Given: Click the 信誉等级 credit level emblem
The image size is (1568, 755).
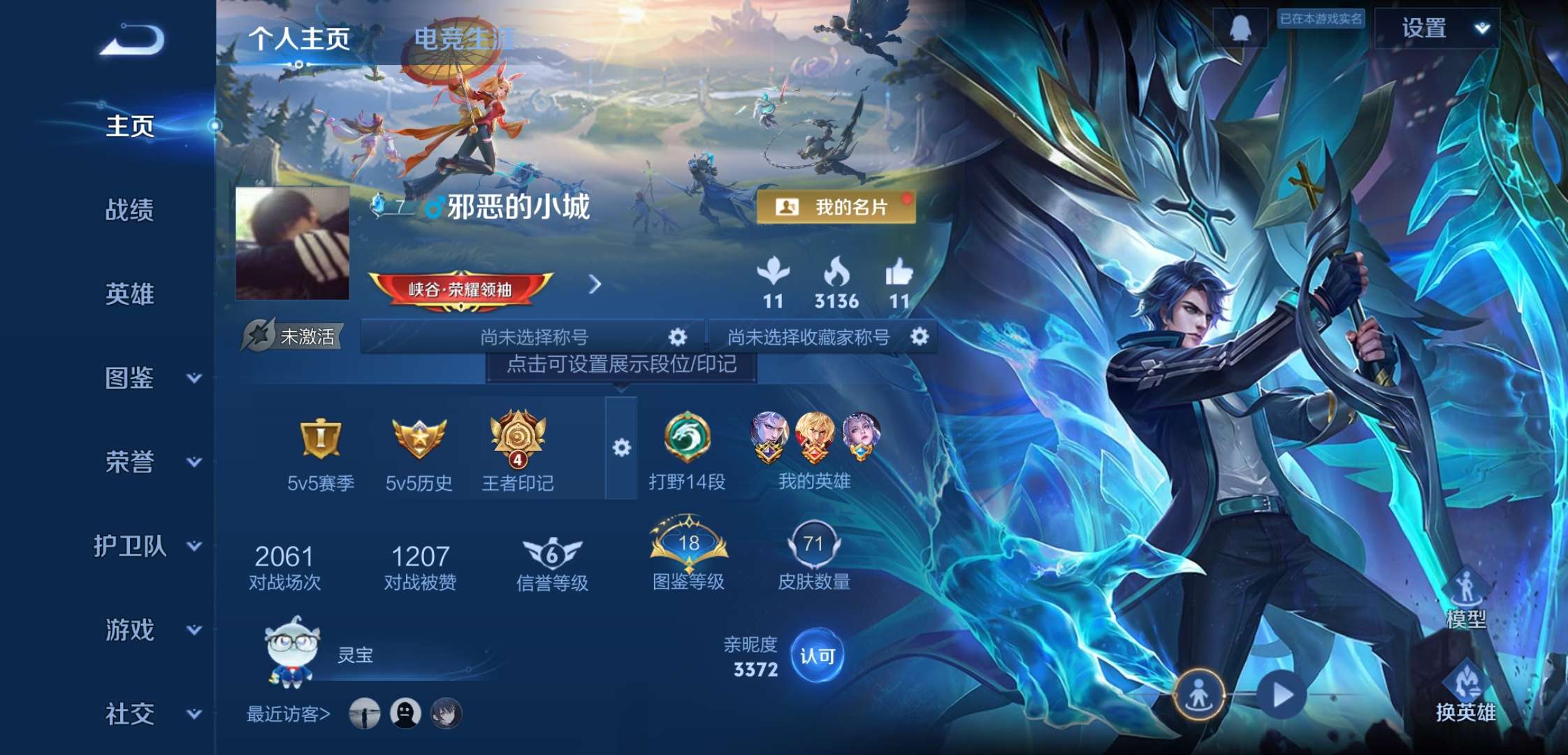Looking at the screenshot, I should (551, 549).
